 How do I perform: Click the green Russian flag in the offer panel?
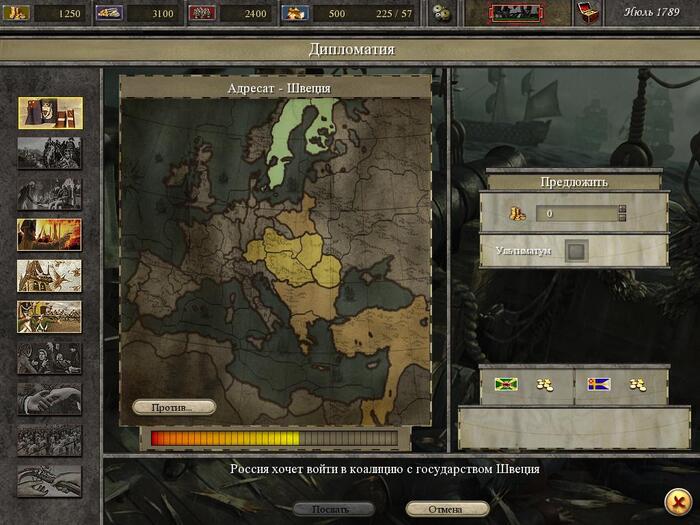(505, 384)
